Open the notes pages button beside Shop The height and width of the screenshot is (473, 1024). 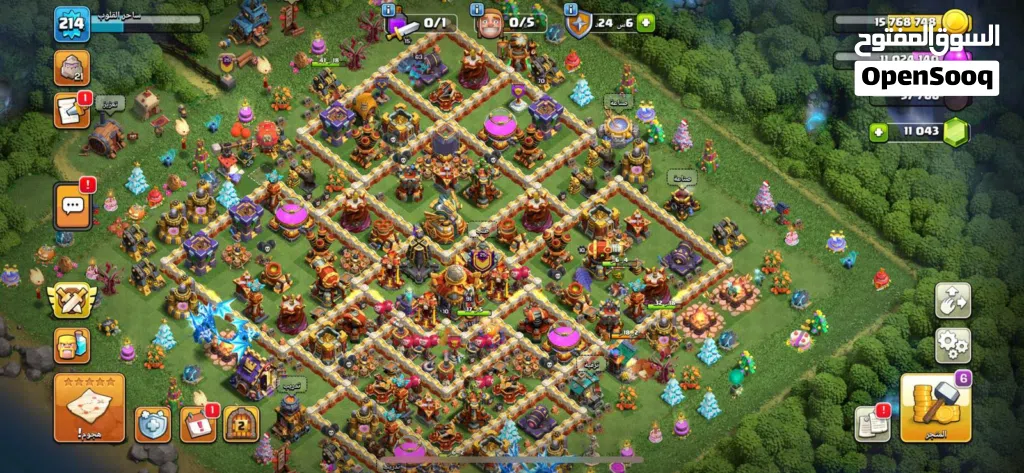point(873,424)
